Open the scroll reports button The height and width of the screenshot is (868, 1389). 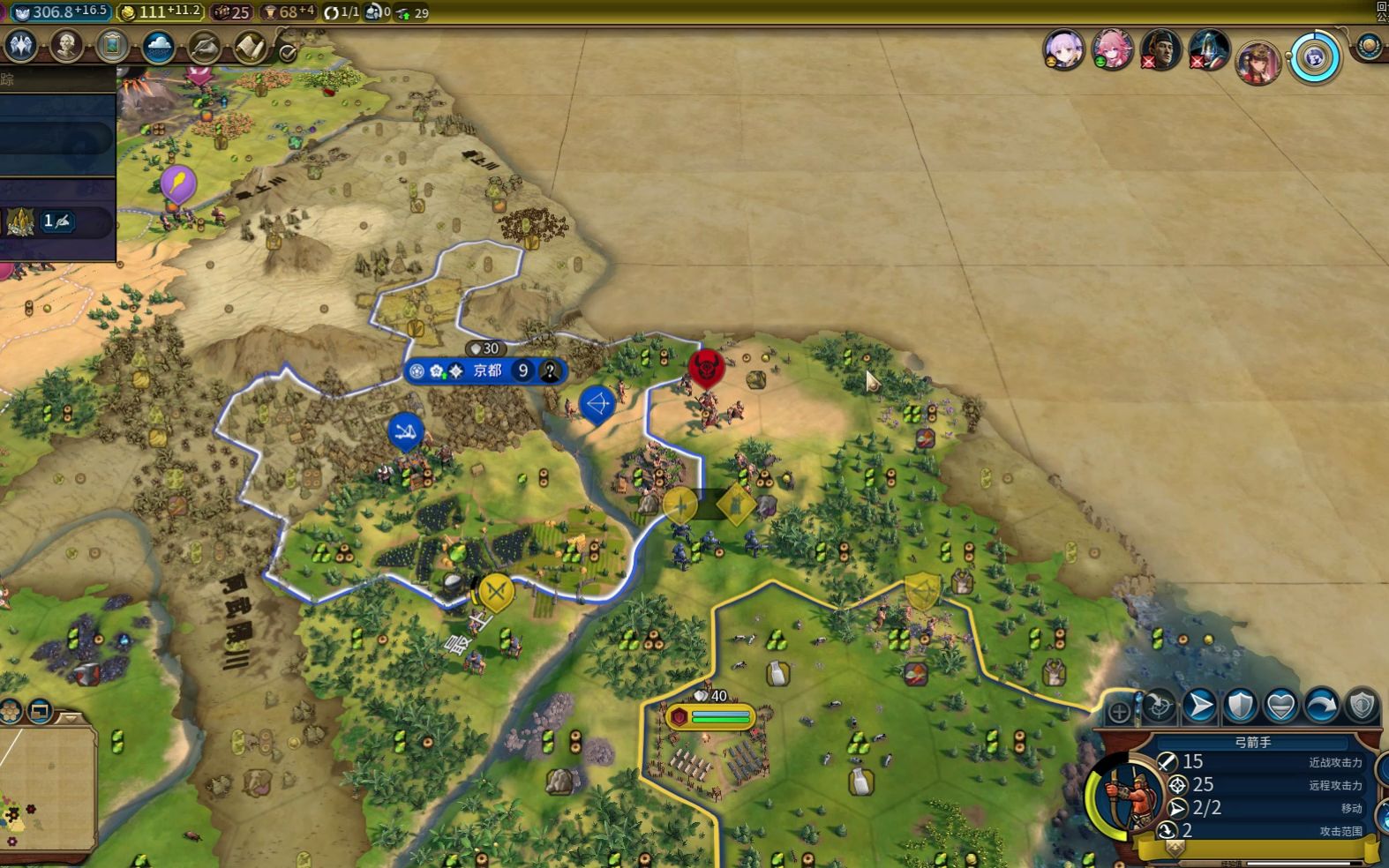point(250,46)
